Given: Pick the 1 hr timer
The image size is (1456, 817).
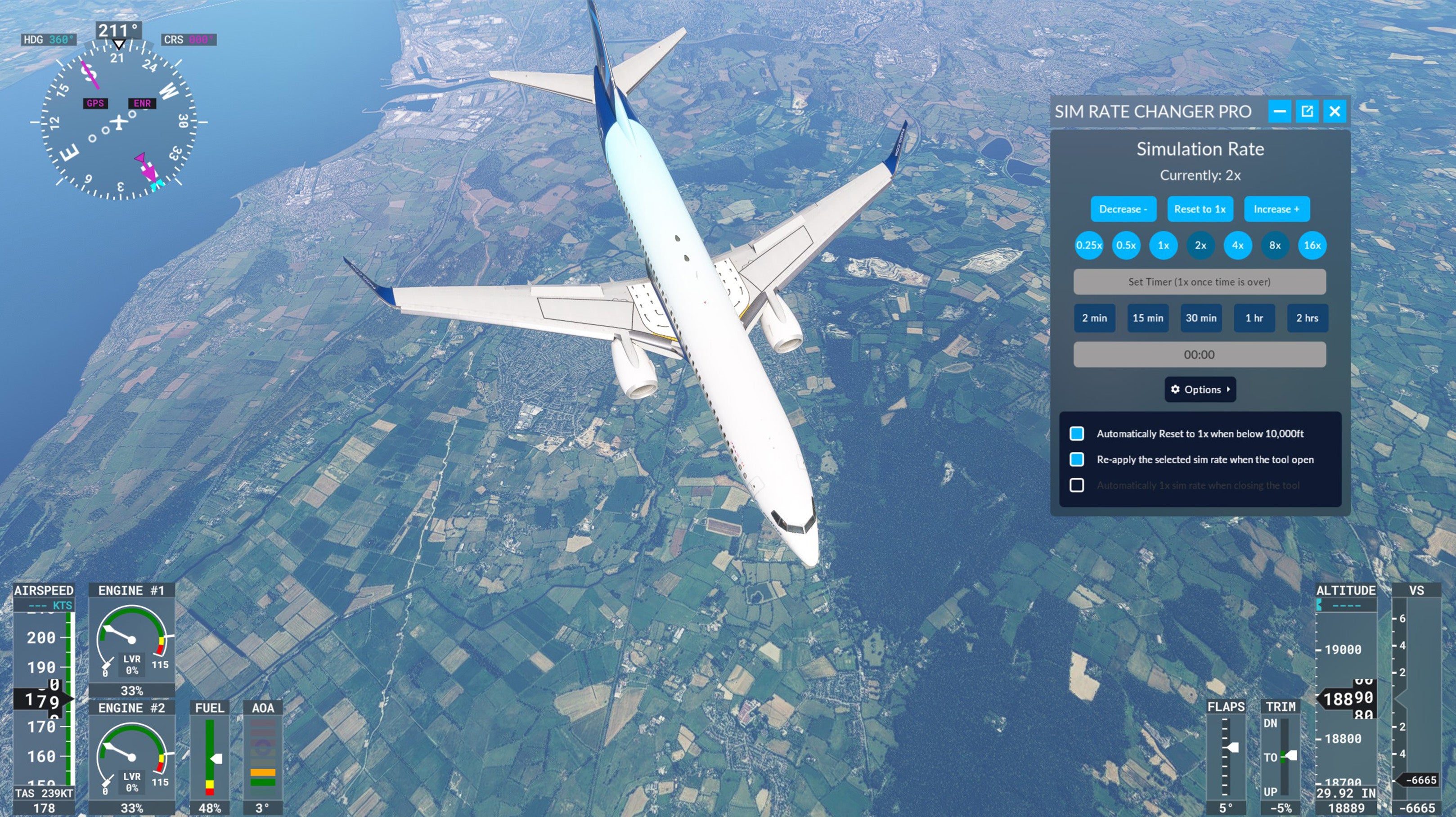Looking at the screenshot, I should coord(1254,318).
